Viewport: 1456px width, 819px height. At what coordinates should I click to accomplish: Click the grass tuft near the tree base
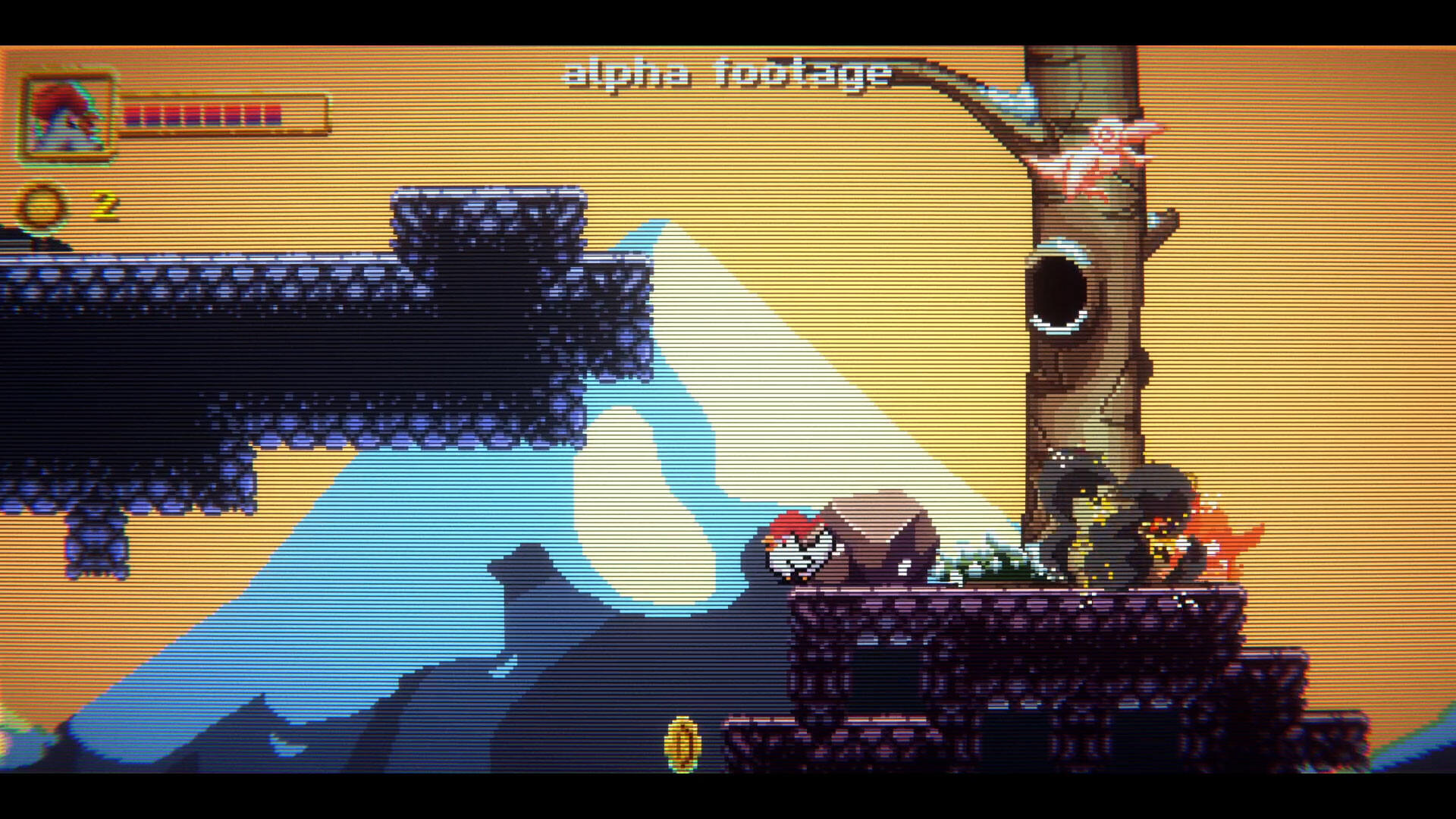pyautogui.click(x=993, y=565)
